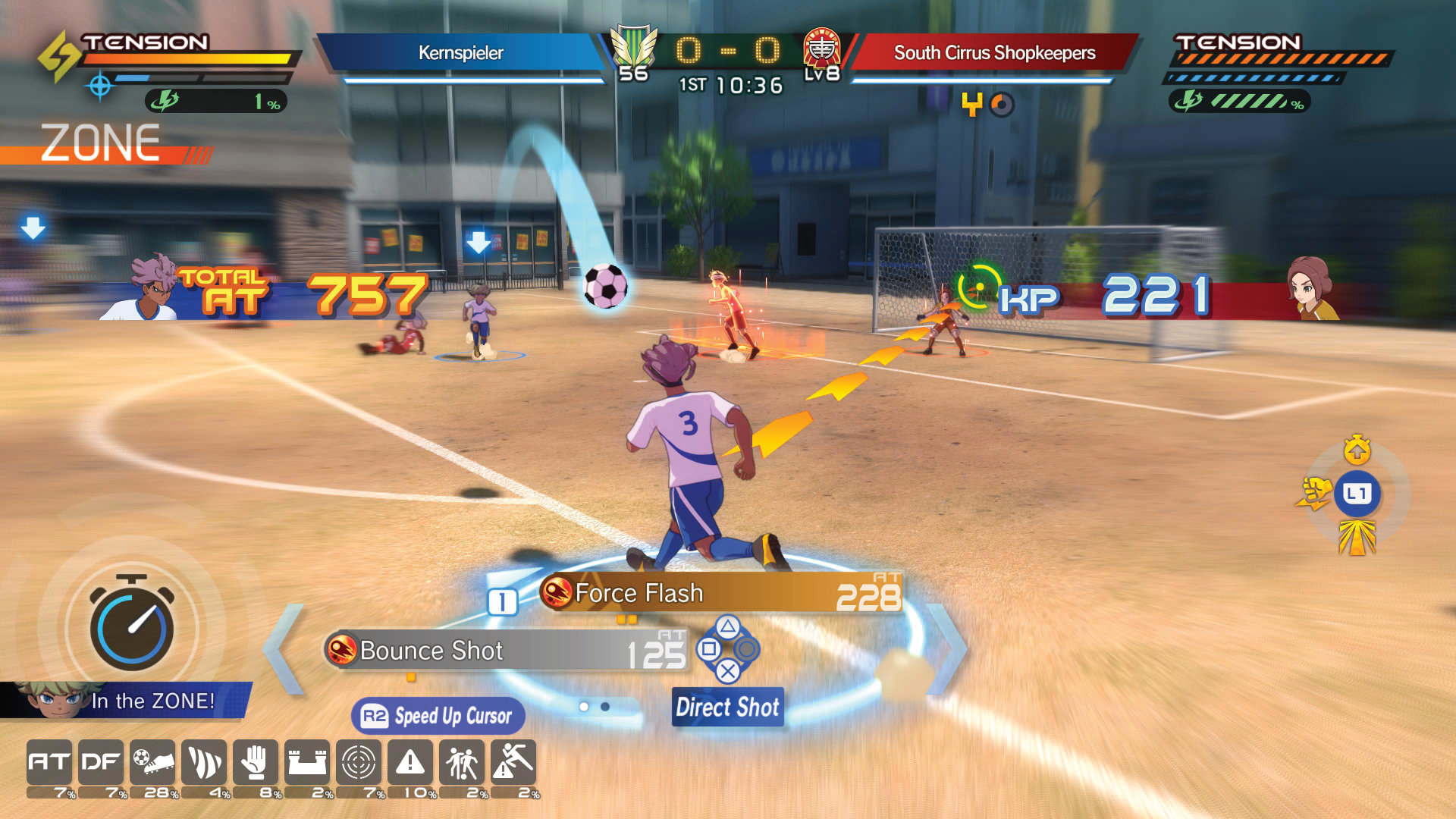Select the Force Flash shot move

pos(720,593)
